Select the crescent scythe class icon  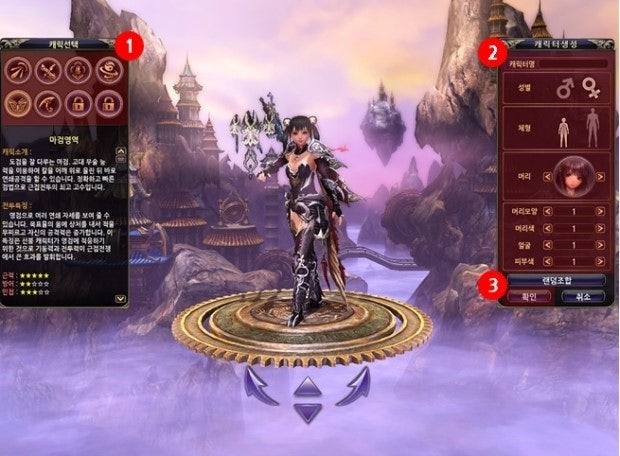click(49, 101)
